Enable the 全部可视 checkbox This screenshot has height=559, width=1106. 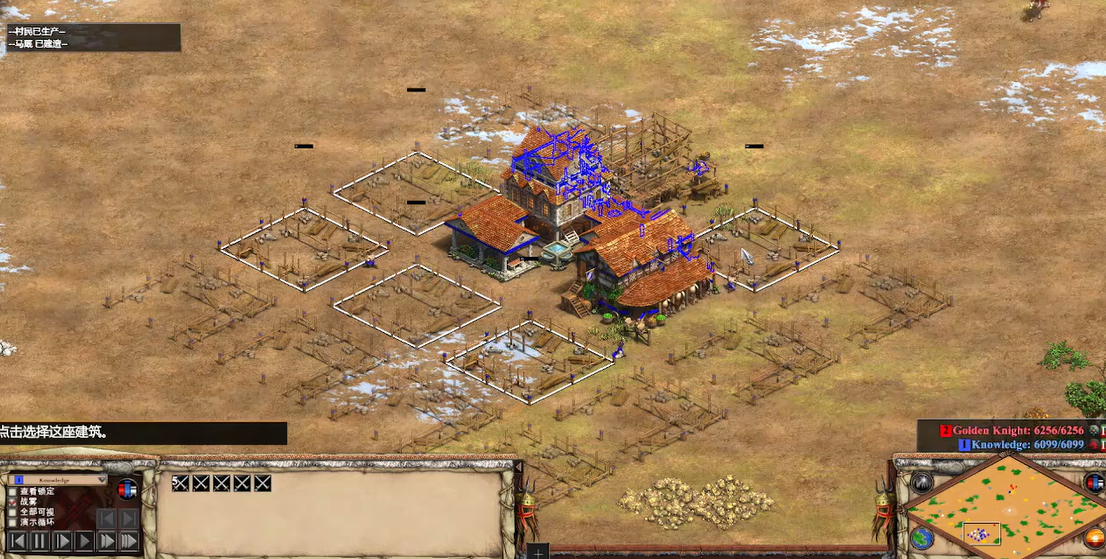[x=13, y=512]
